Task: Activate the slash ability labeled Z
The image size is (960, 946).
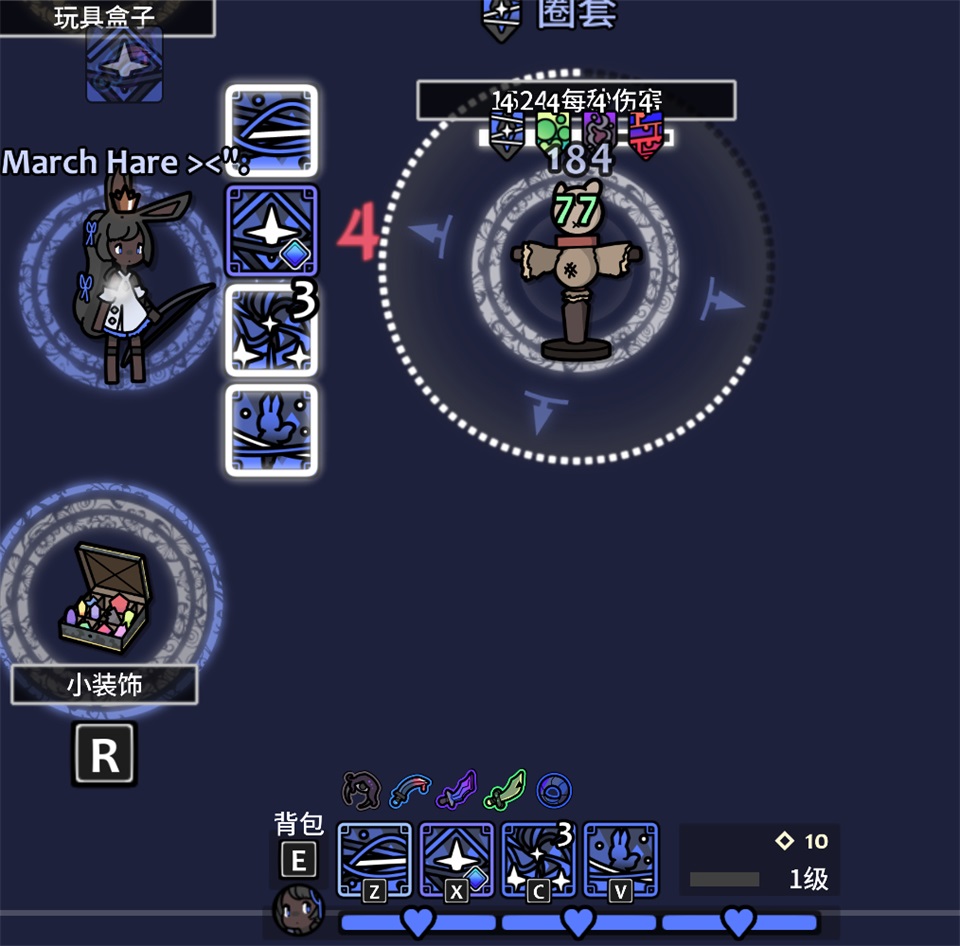Action: [x=375, y=860]
